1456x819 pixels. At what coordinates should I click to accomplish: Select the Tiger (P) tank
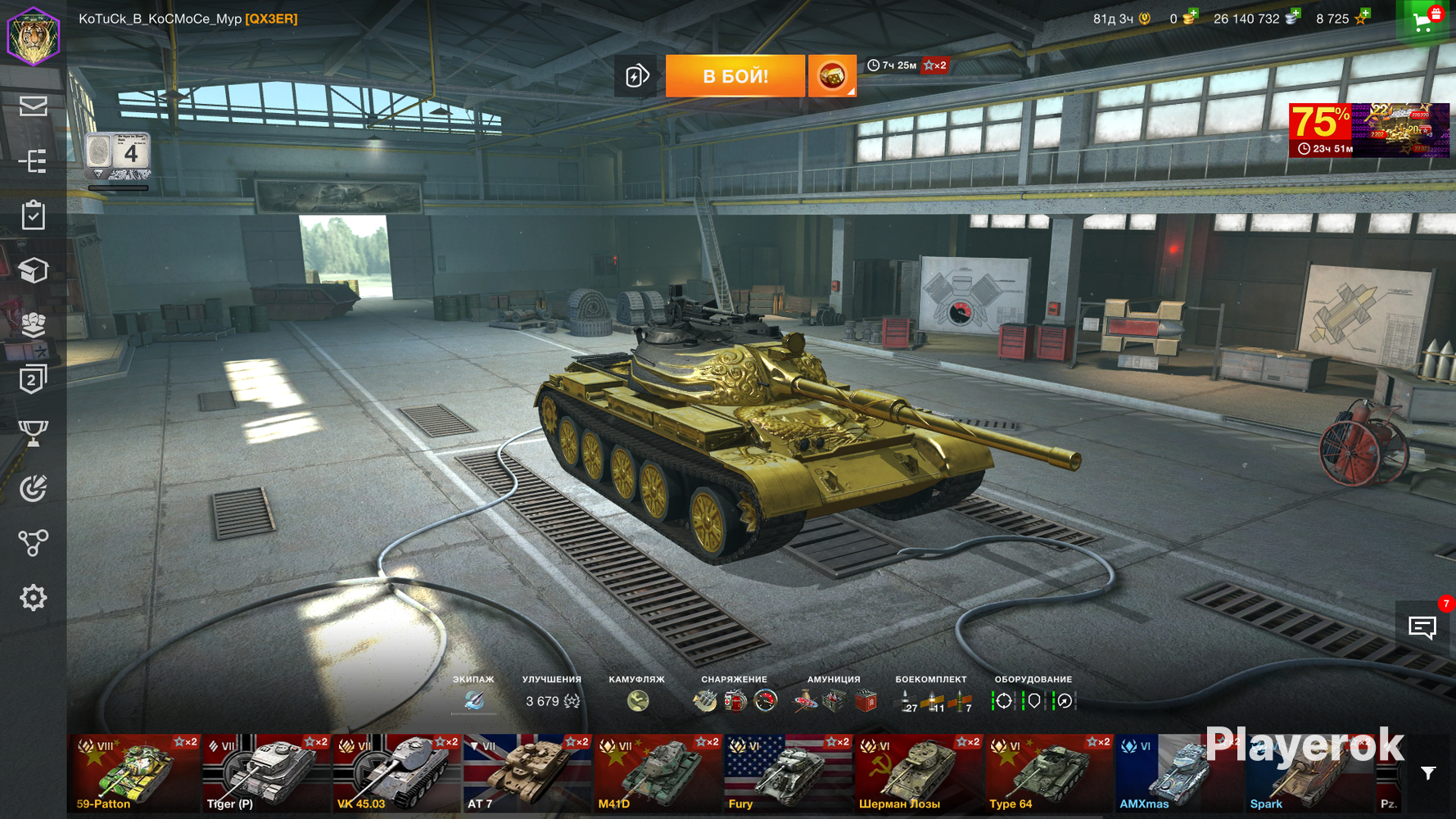point(265,774)
